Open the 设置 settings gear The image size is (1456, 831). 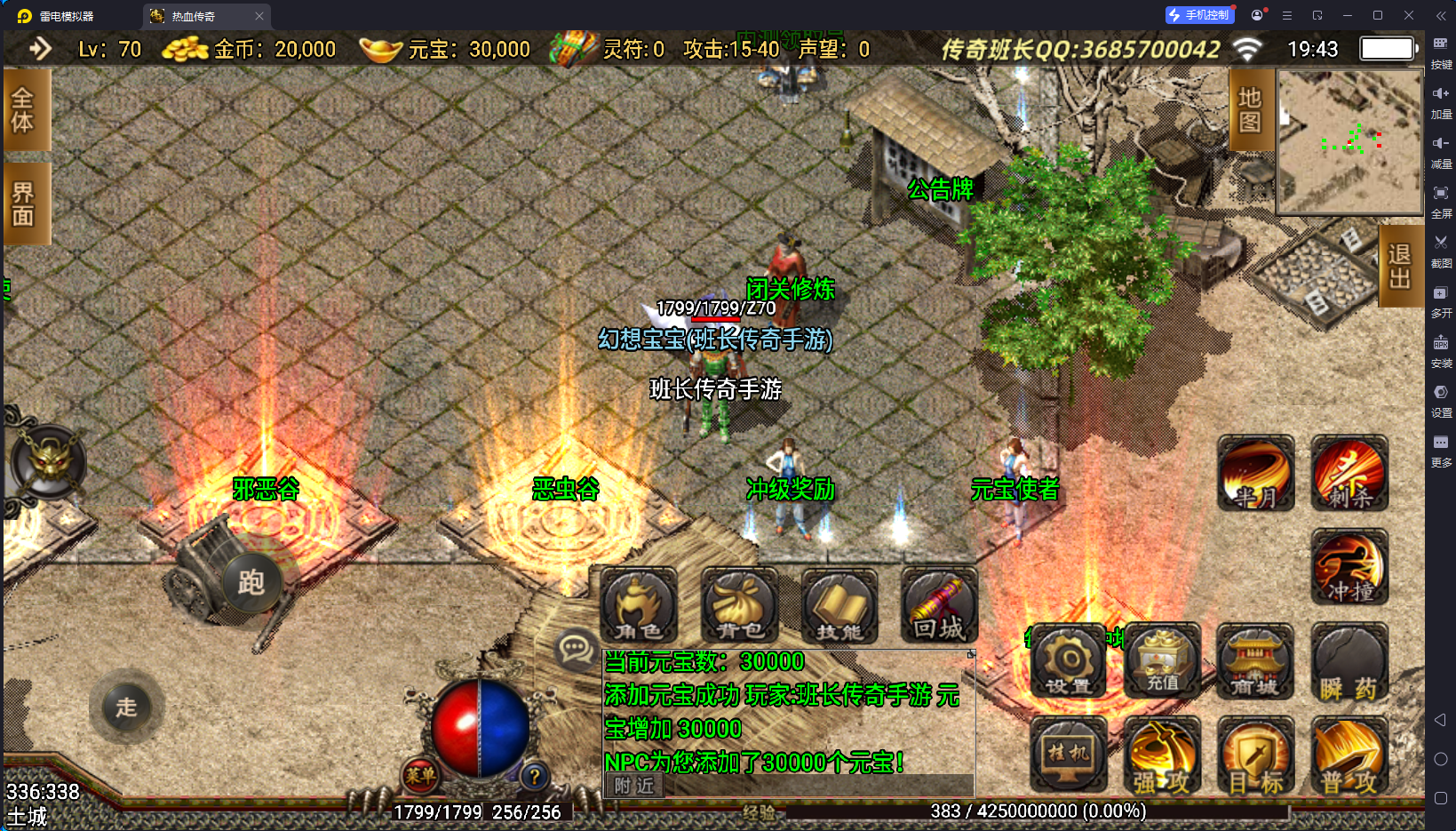tap(1069, 661)
